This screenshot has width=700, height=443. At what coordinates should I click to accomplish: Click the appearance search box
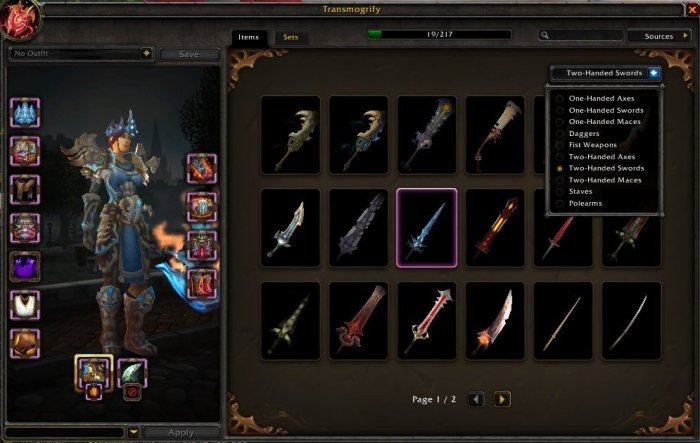point(580,36)
